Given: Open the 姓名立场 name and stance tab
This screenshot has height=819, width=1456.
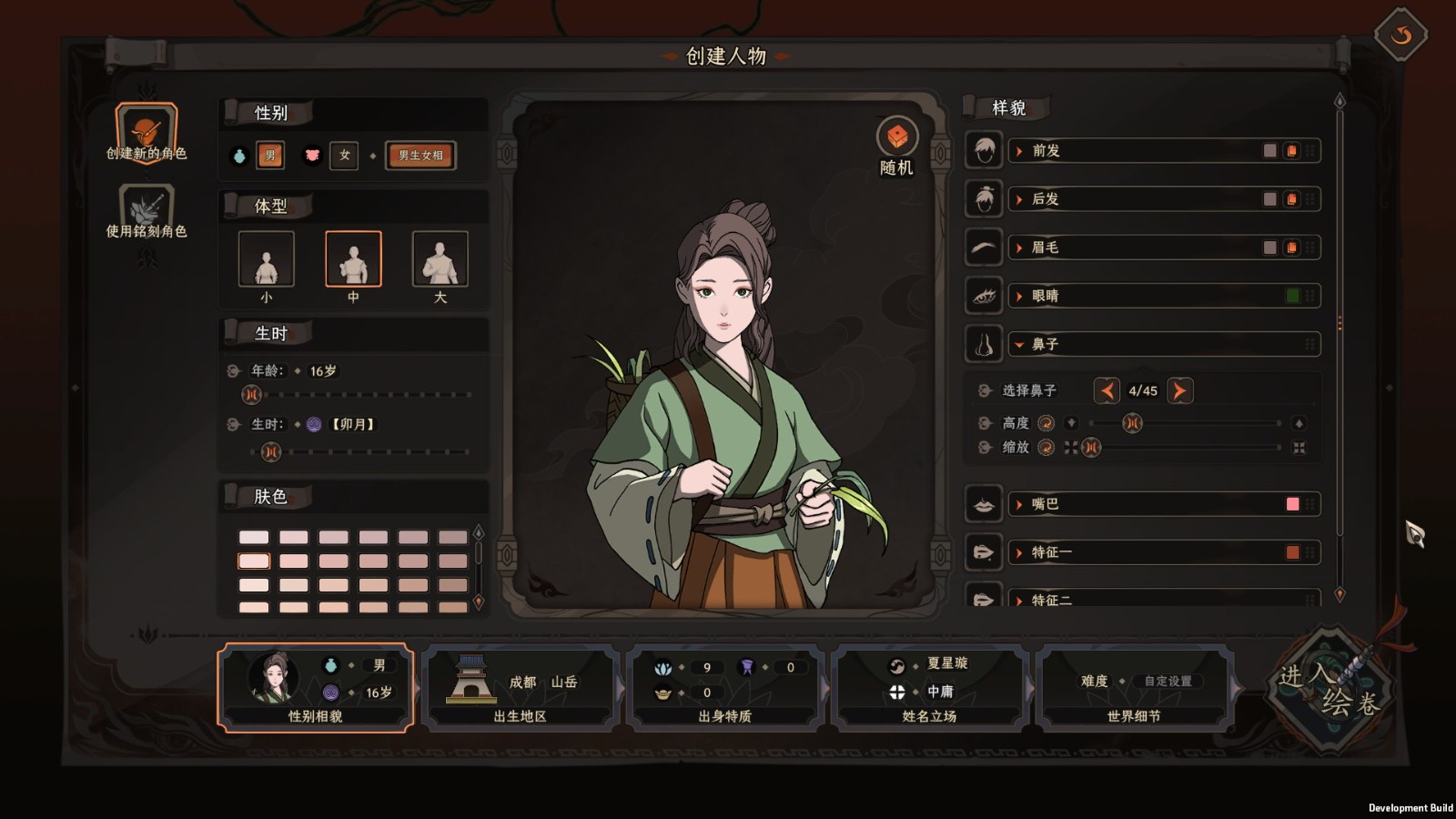Looking at the screenshot, I should coord(929,688).
